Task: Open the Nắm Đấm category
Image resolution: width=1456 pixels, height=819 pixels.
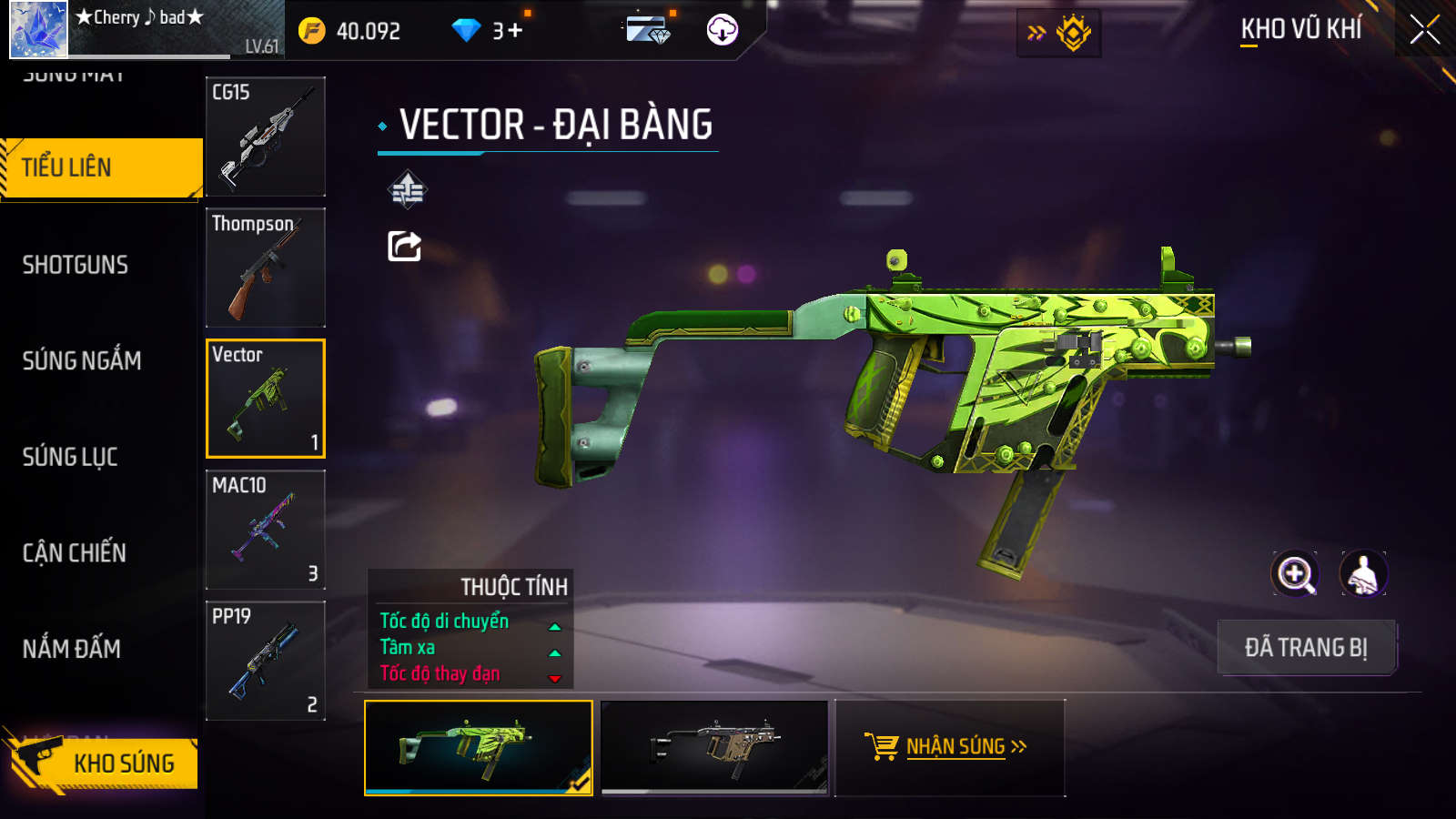Action: [72, 649]
